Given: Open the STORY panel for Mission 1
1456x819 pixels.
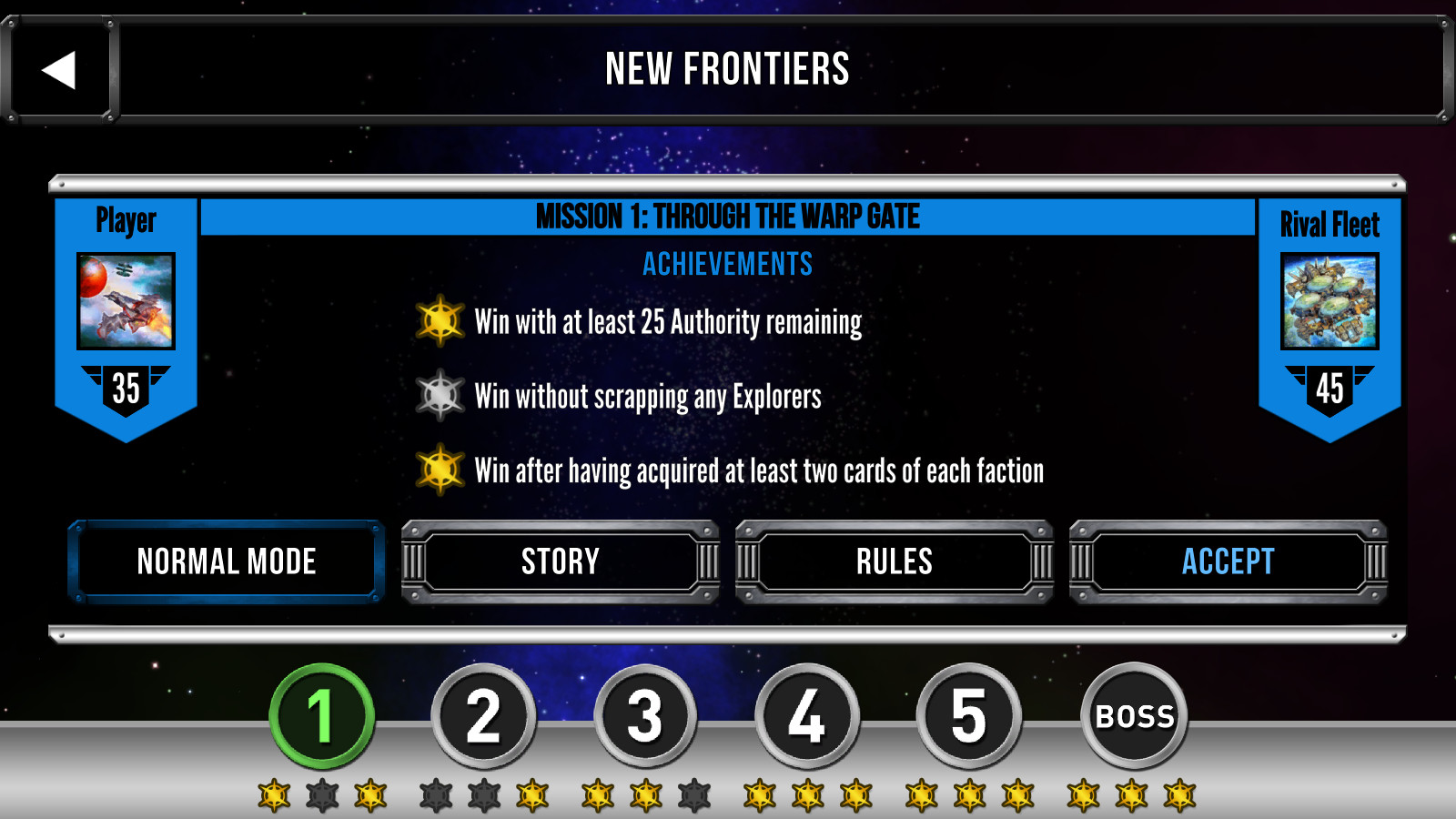Looking at the screenshot, I should [x=560, y=561].
